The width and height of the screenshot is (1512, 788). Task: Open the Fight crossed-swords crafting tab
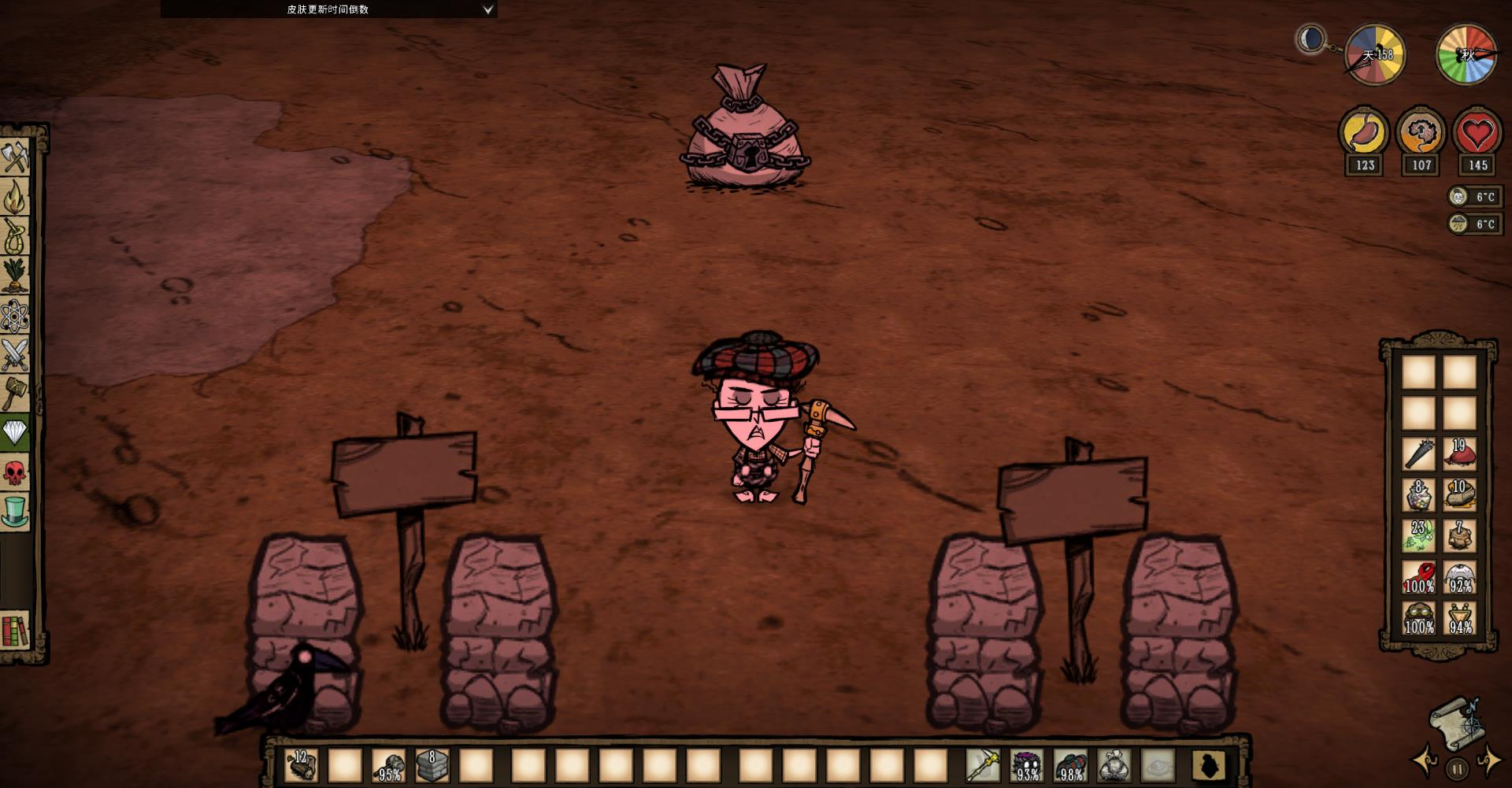15,354
